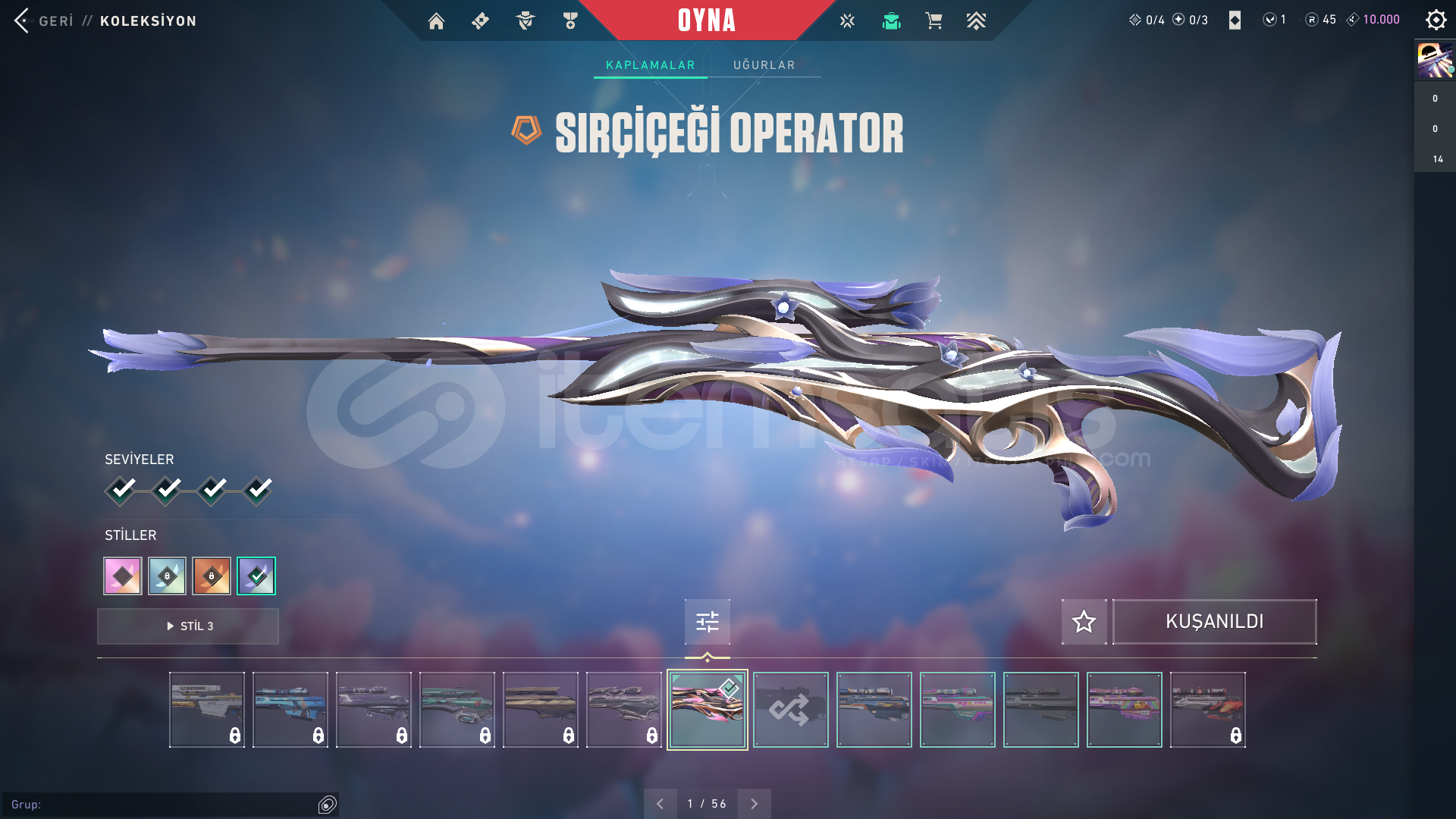Open the skin filter sliders button
Screen dimensions: 1456x819
(708, 622)
